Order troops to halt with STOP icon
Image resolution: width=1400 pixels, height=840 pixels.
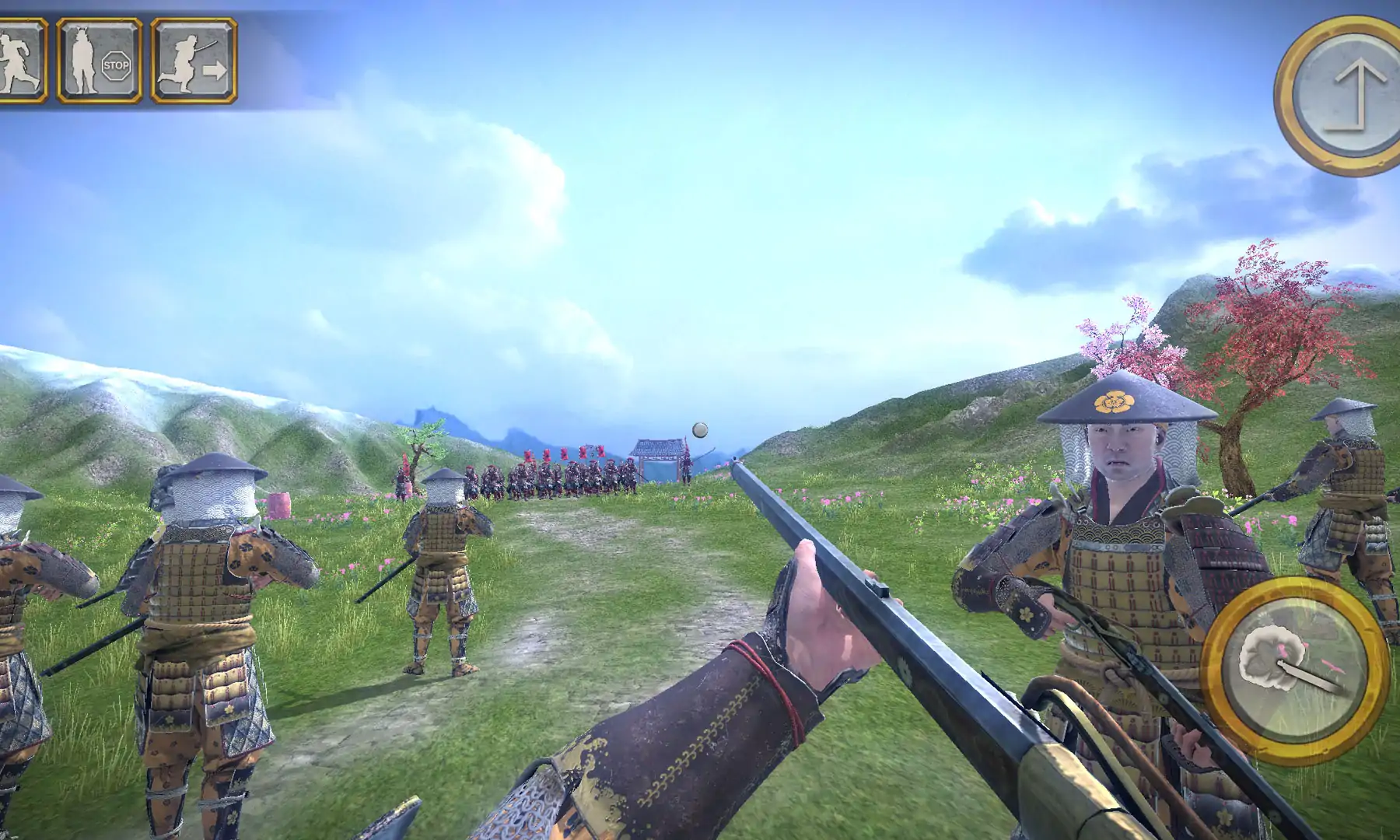(x=100, y=61)
